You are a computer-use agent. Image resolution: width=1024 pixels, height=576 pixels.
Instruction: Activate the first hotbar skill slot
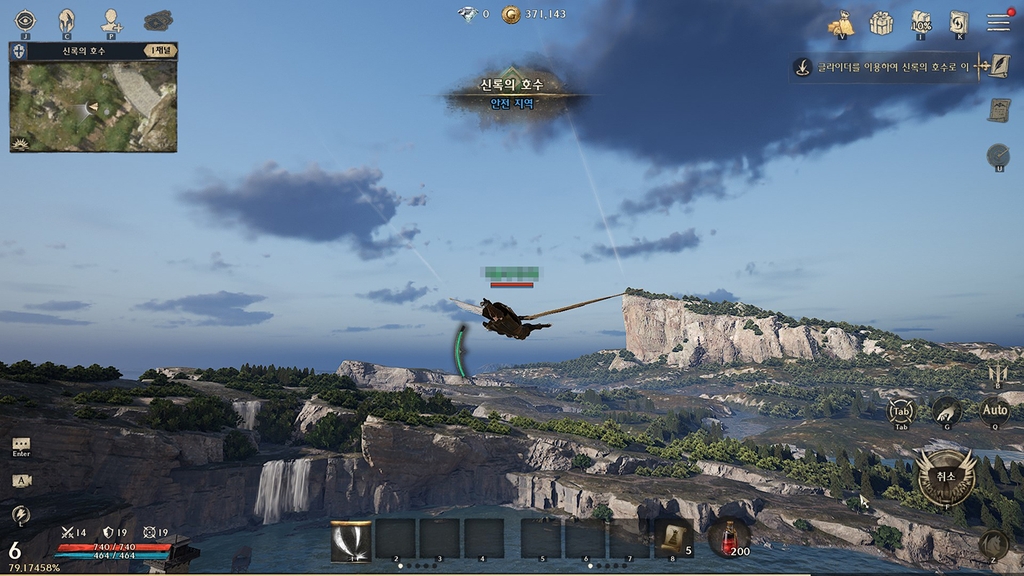point(351,539)
